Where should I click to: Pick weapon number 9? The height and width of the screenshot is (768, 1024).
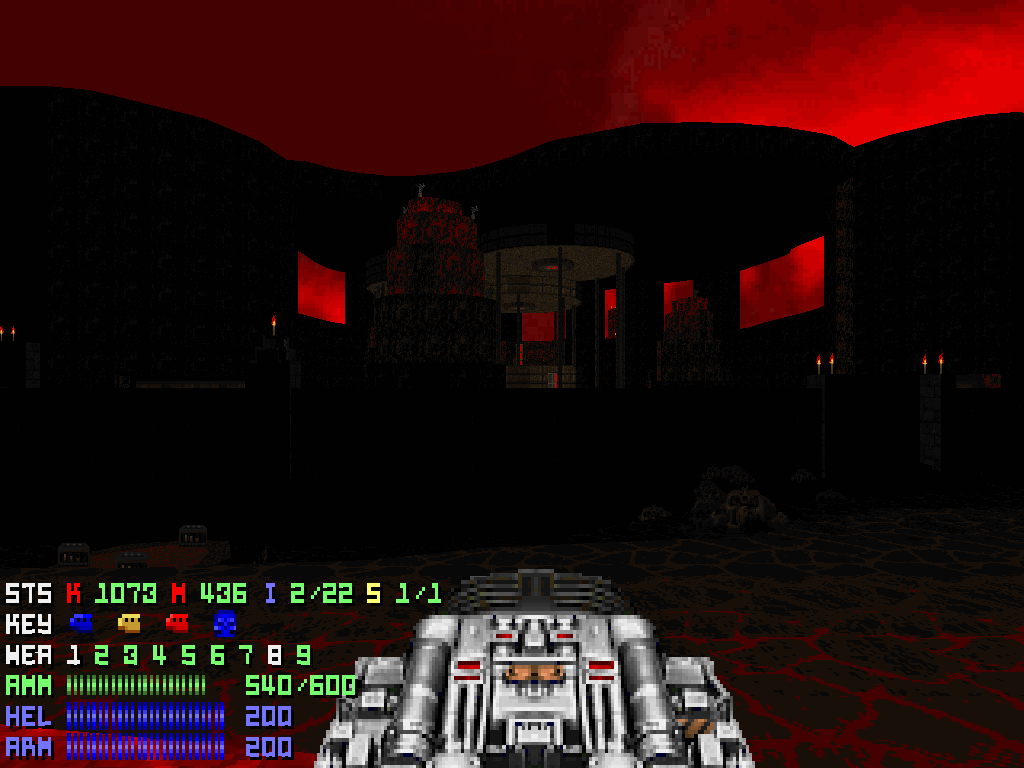click(303, 656)
